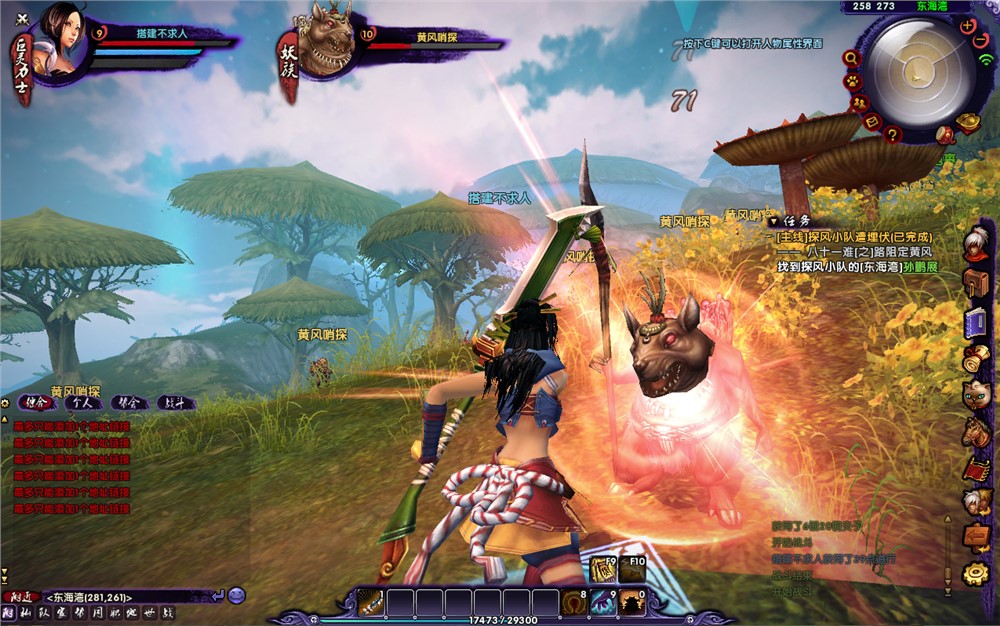Use the horseshoe skill in slot 8
The image size is (1000, 626).
[576, 602]
